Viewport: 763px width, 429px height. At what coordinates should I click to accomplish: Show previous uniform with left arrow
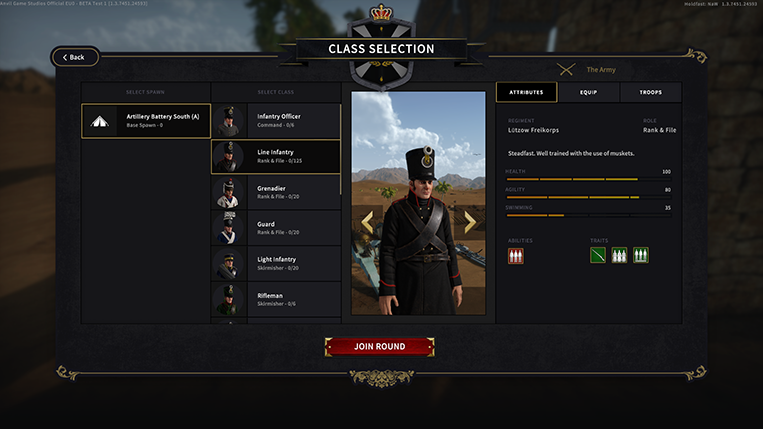point(367,222)
